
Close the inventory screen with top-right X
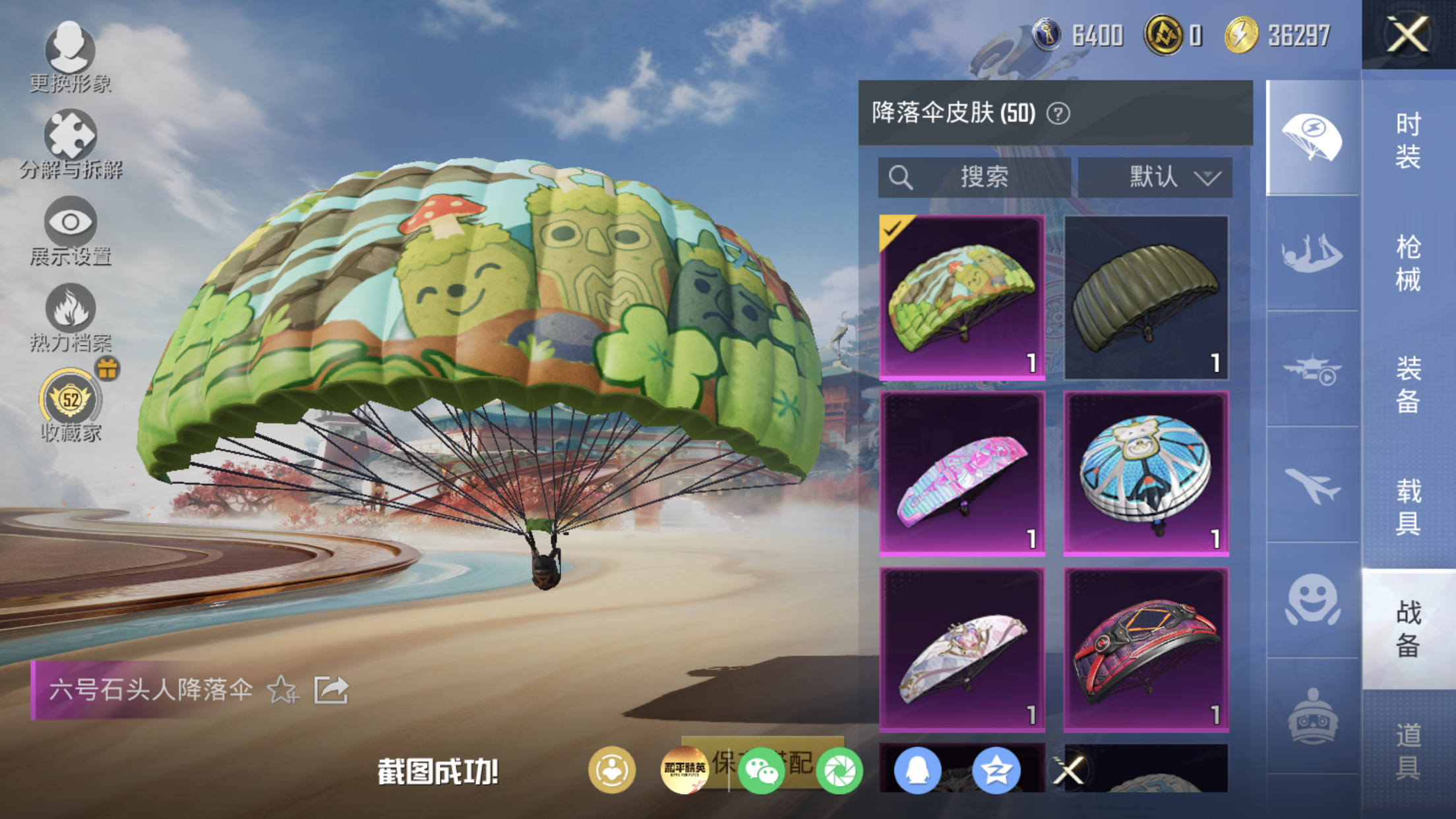pos(1408,34)
